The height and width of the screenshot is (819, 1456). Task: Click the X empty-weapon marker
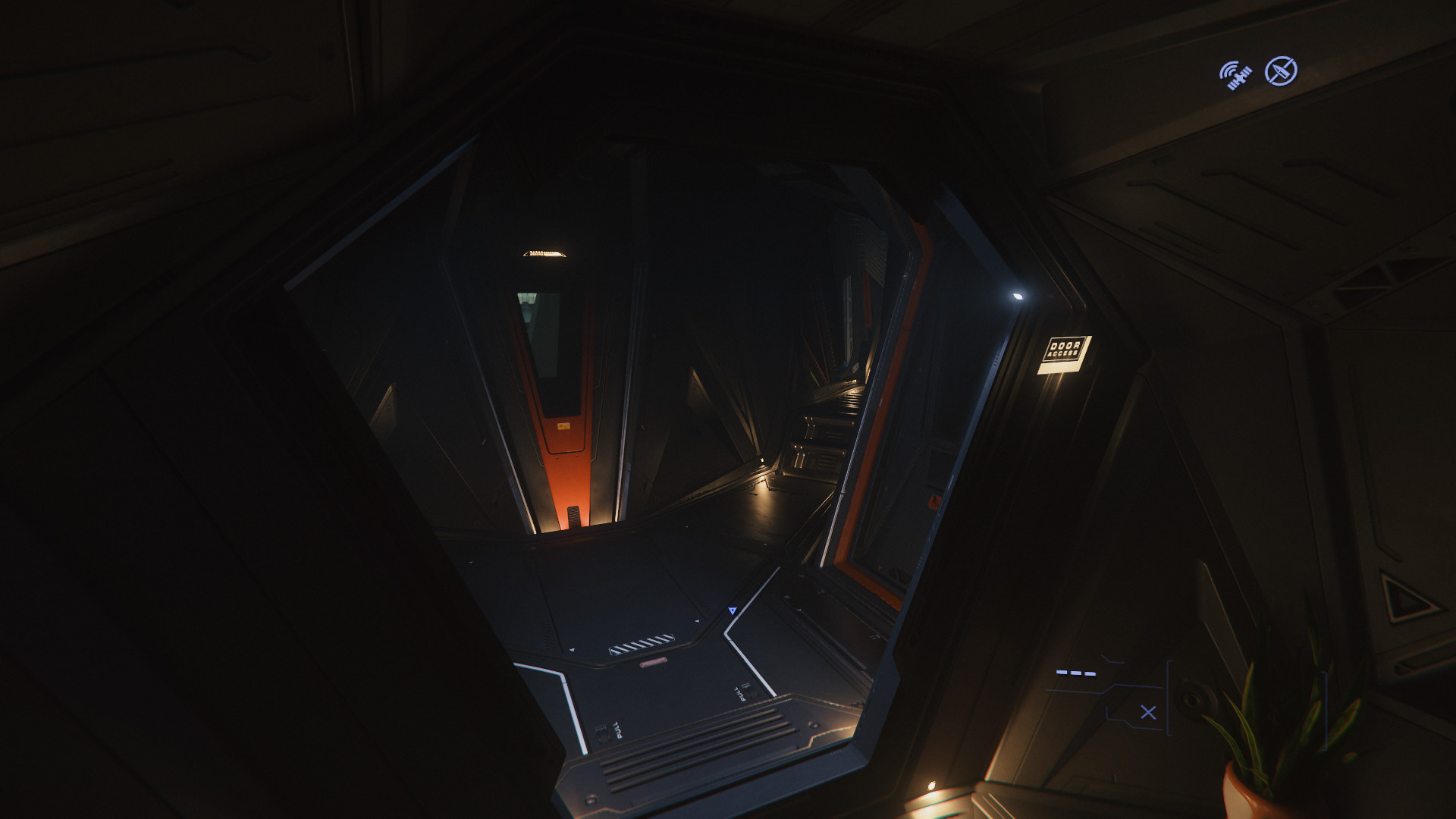pos(1148,712)
